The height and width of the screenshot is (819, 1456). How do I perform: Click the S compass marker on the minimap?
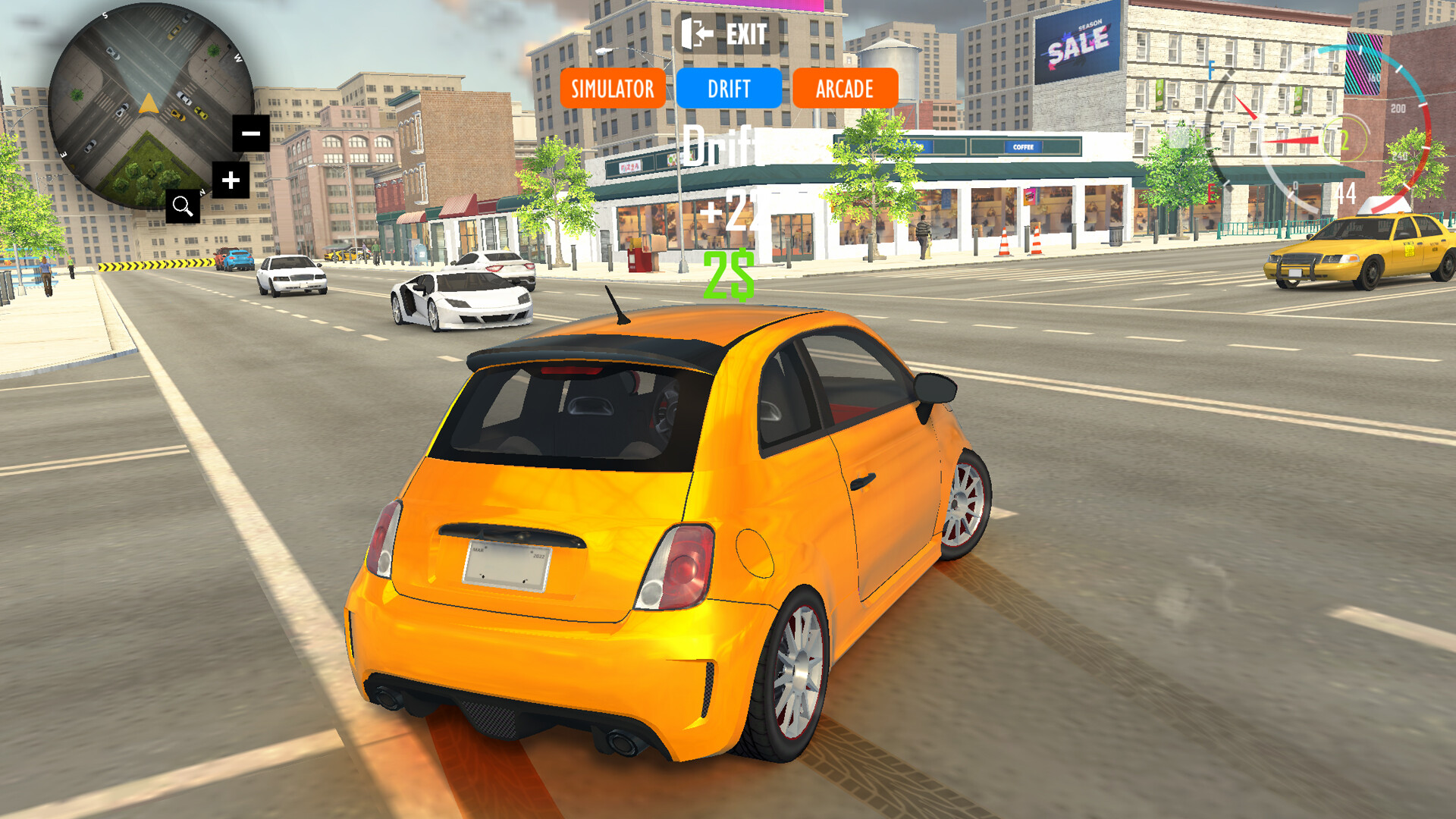[105, 14]
